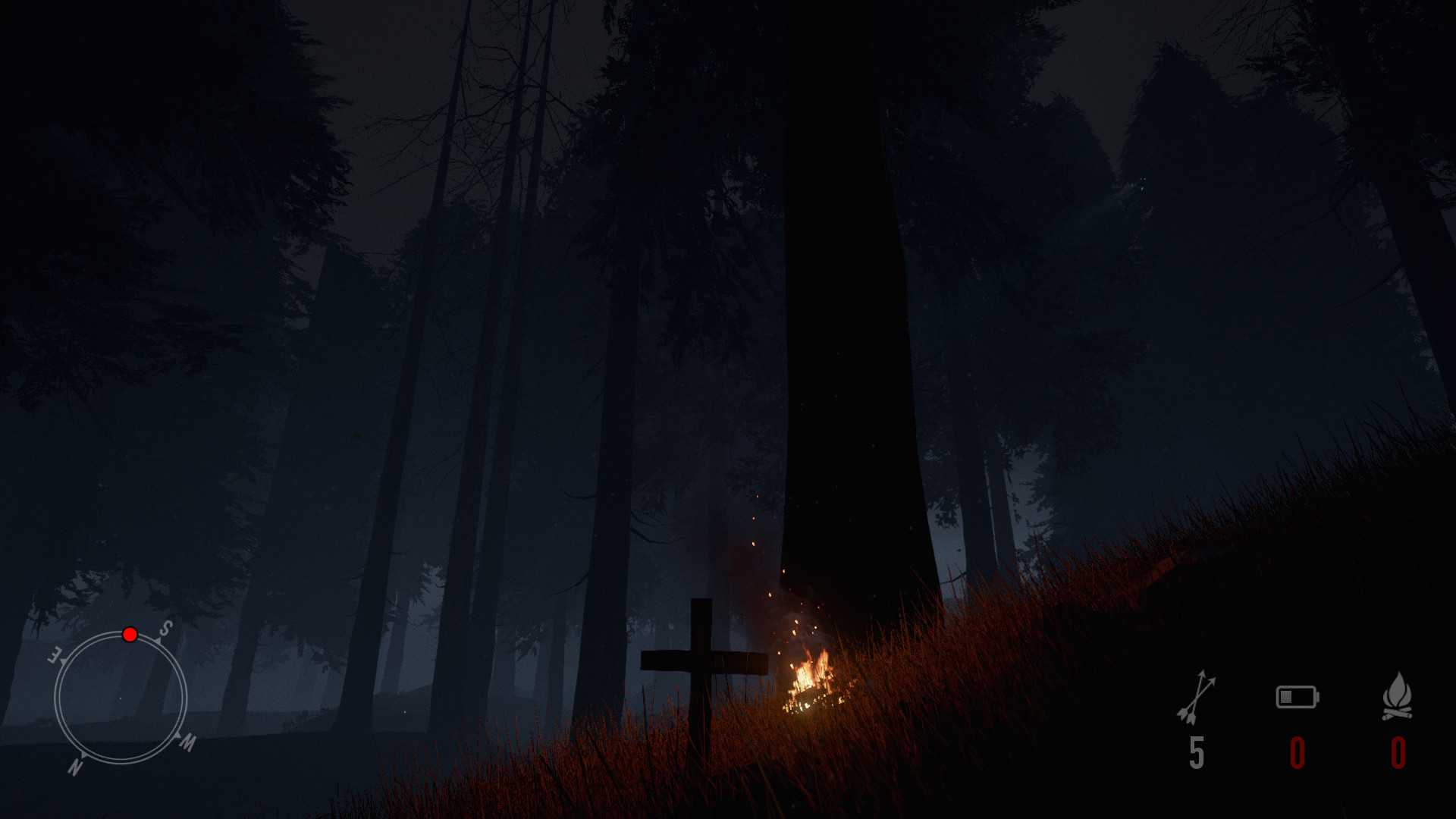Click the red marker on the compass

pyautogui.click(x=130, y=635)
